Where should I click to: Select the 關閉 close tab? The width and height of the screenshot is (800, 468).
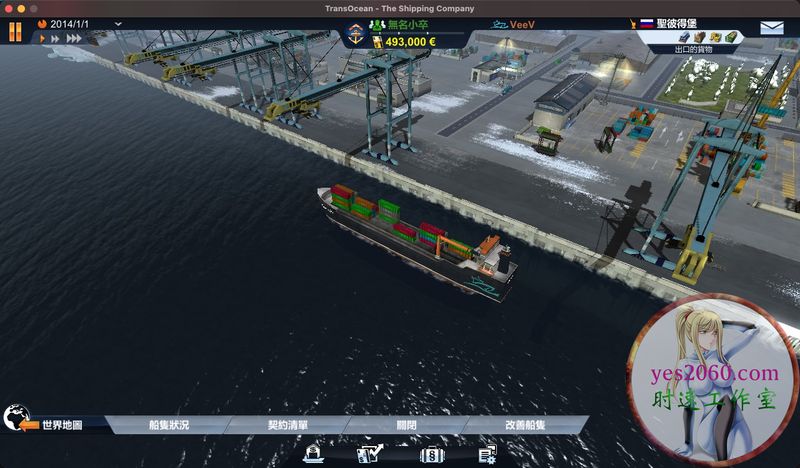pos(405,424)
